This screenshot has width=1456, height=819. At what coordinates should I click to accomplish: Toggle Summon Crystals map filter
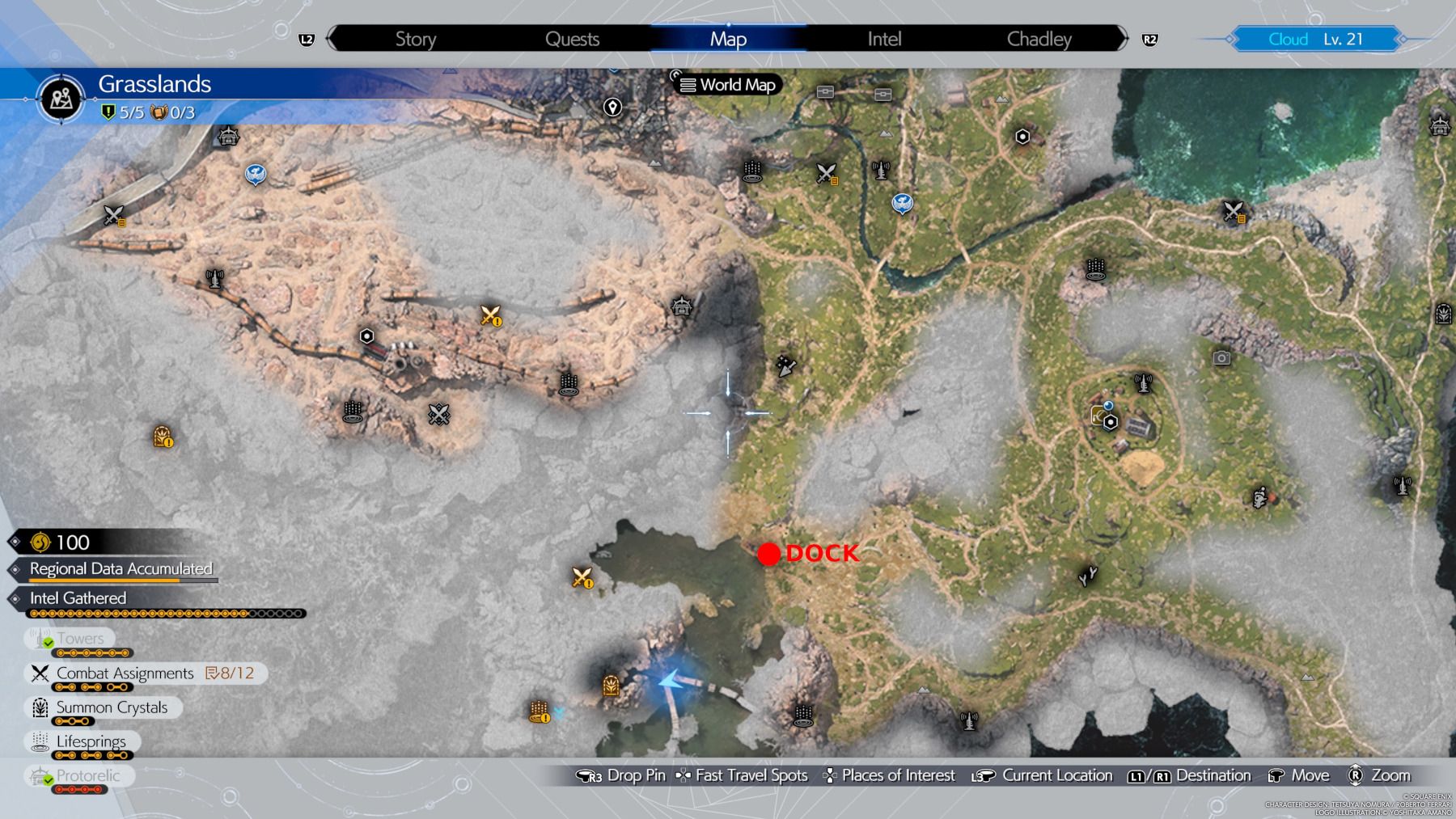(x=109, y=707)
